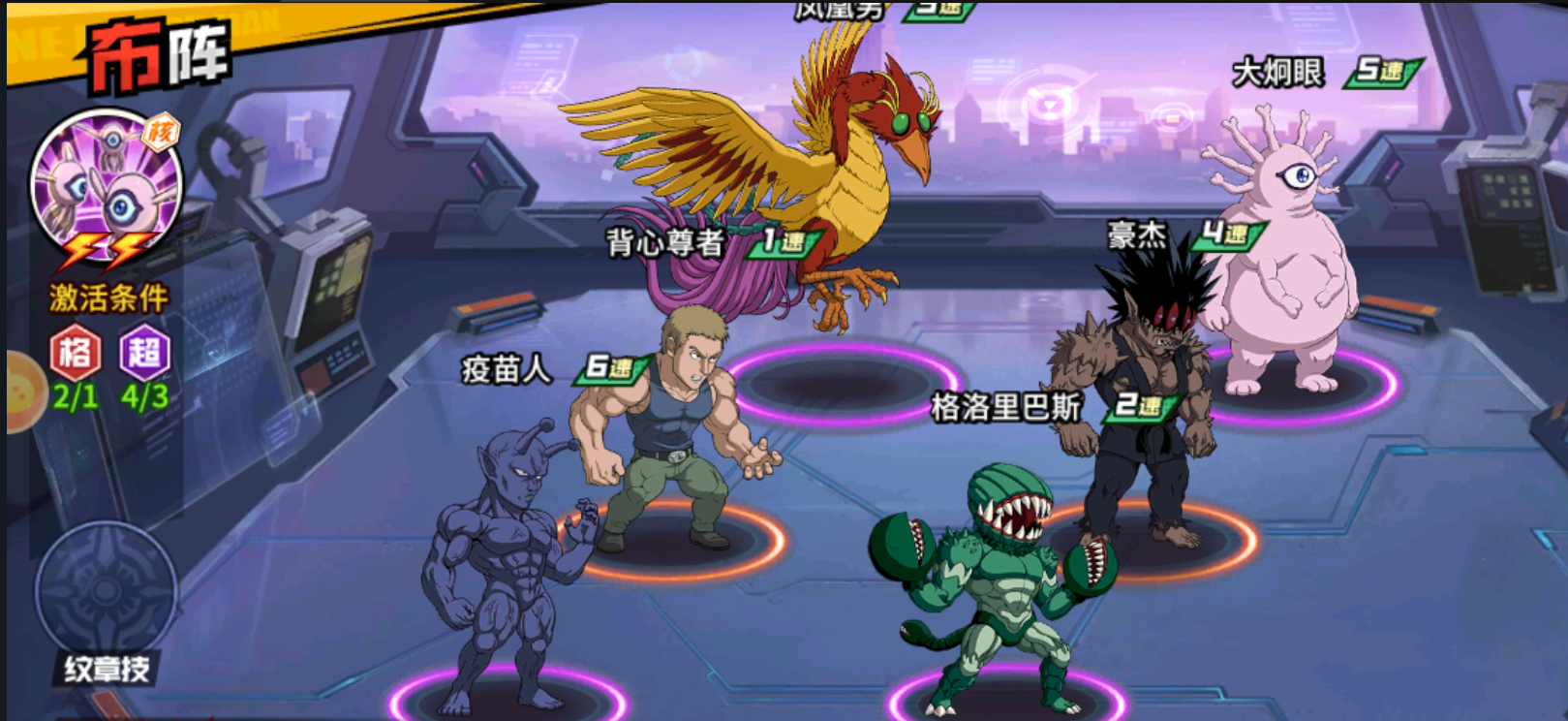Image resolution: width=1568 pixels, height=721 pixels.
Task: Select the purple 超 activation condition badge
Action: [144, 355]
